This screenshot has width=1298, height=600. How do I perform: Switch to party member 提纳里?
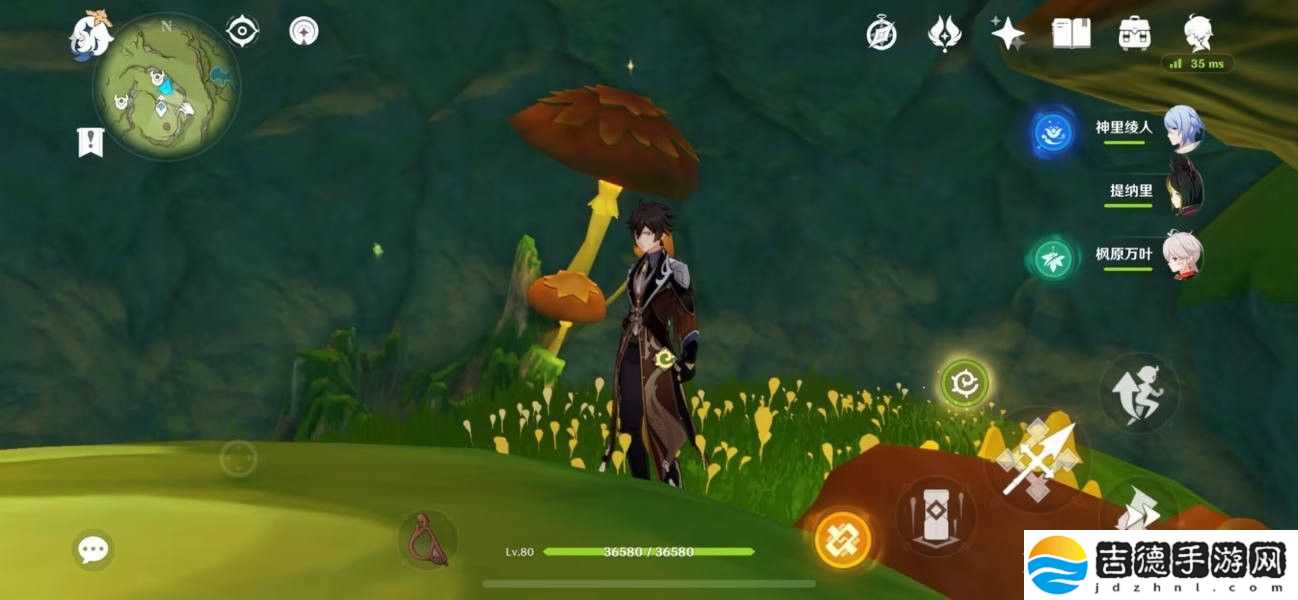pos(1184,191)
